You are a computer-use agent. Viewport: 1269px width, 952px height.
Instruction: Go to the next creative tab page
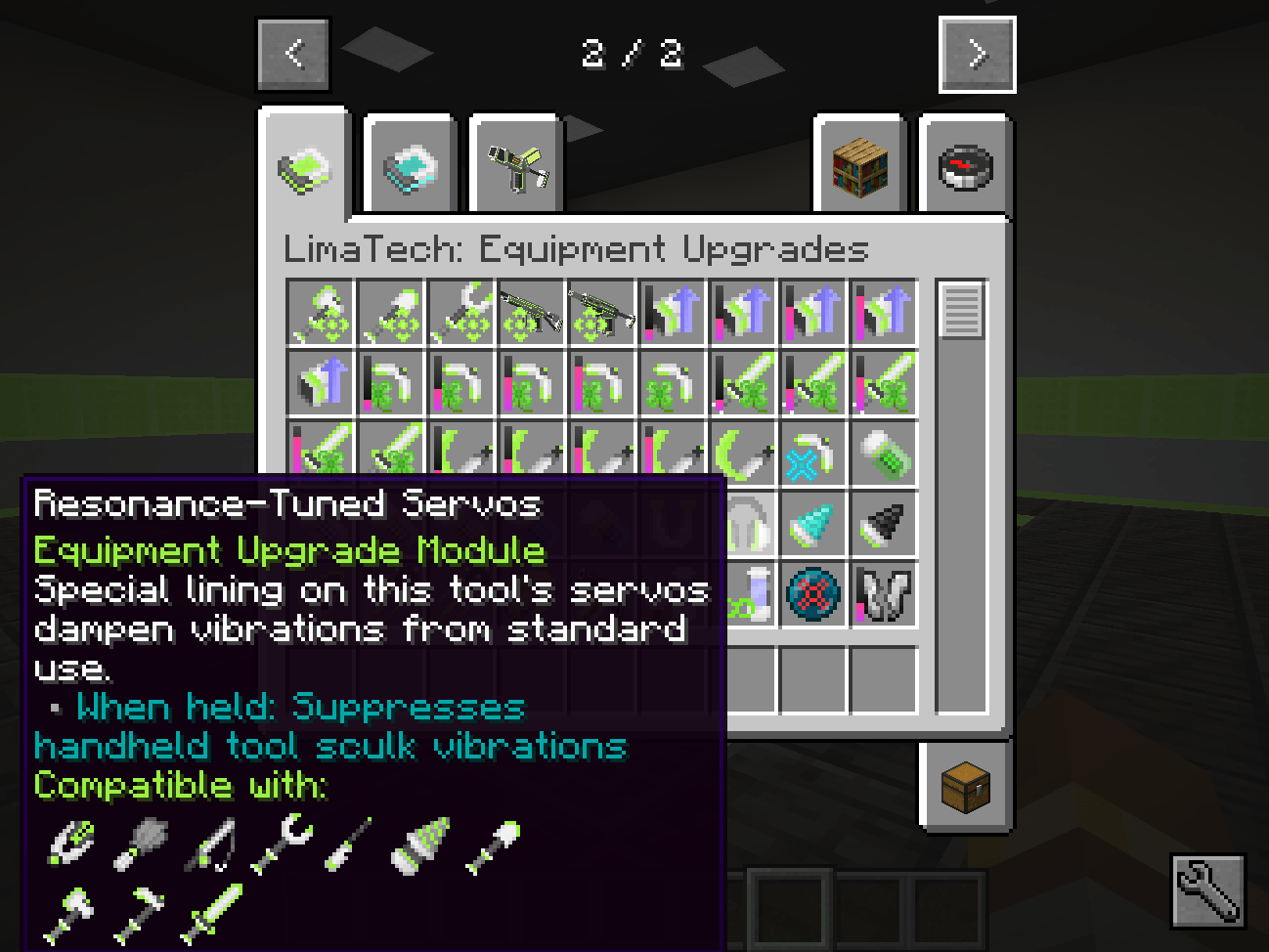click(x=977, y=55)
